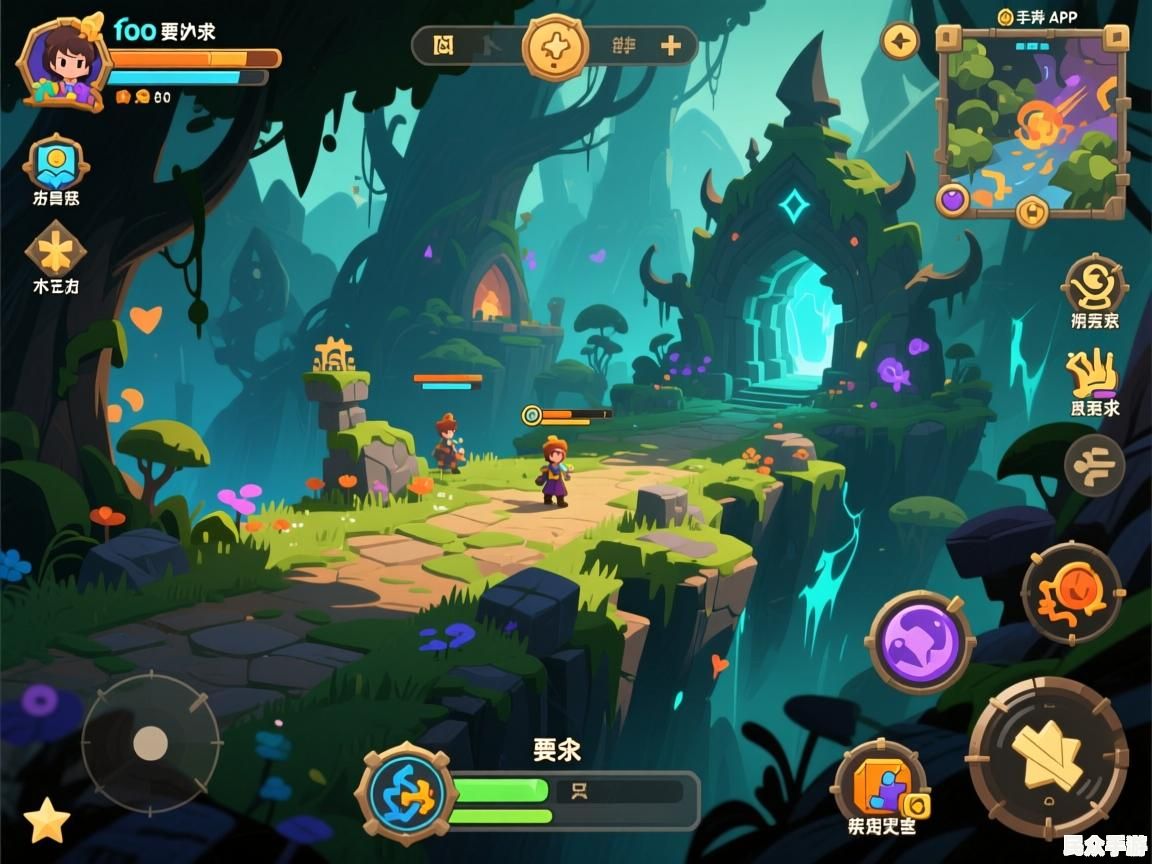Cast the orange fire skill

click(x=1073, y=593)
